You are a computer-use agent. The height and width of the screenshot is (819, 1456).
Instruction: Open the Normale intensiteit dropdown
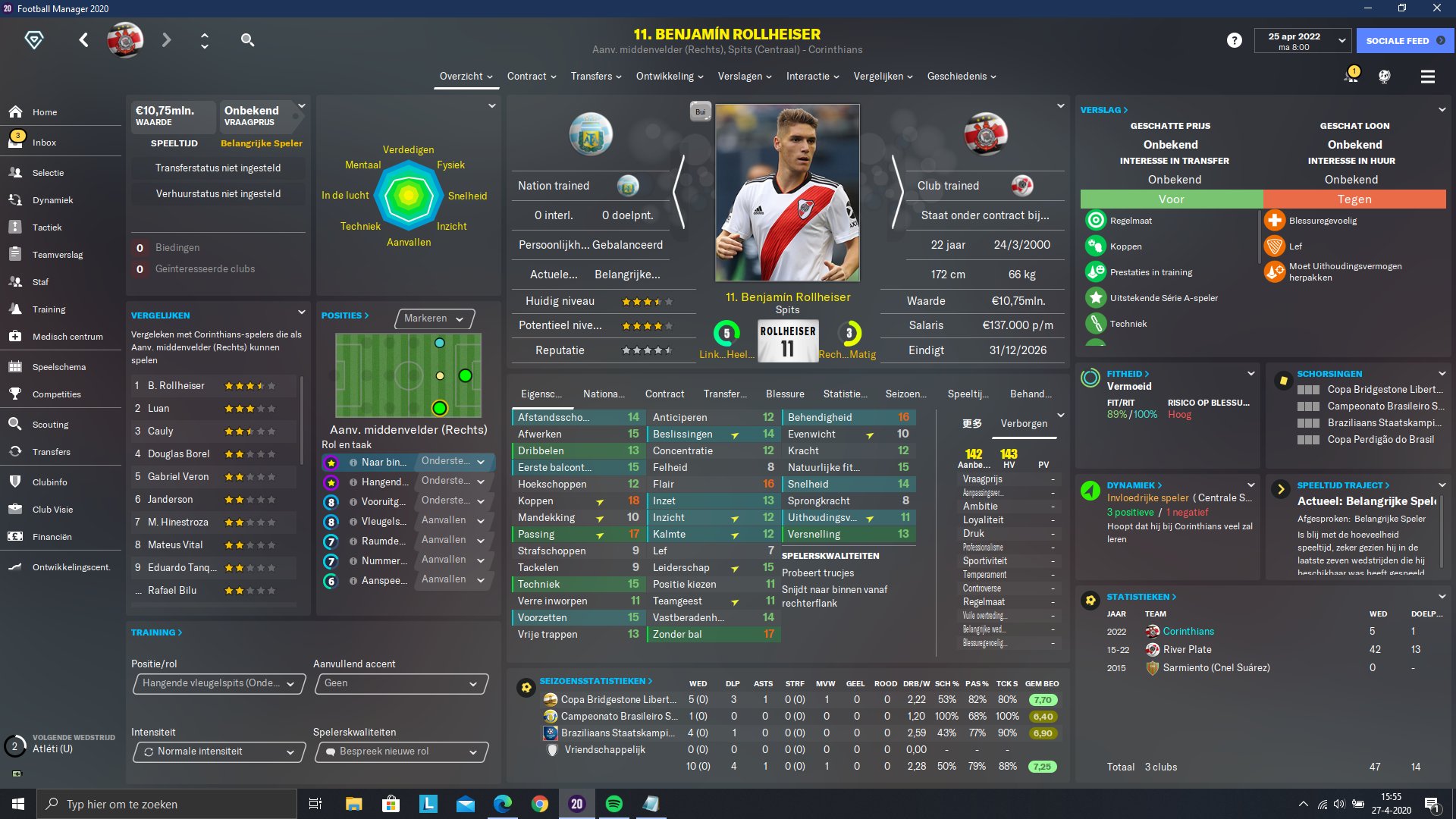pyautogui.click(x=218, y=752)
